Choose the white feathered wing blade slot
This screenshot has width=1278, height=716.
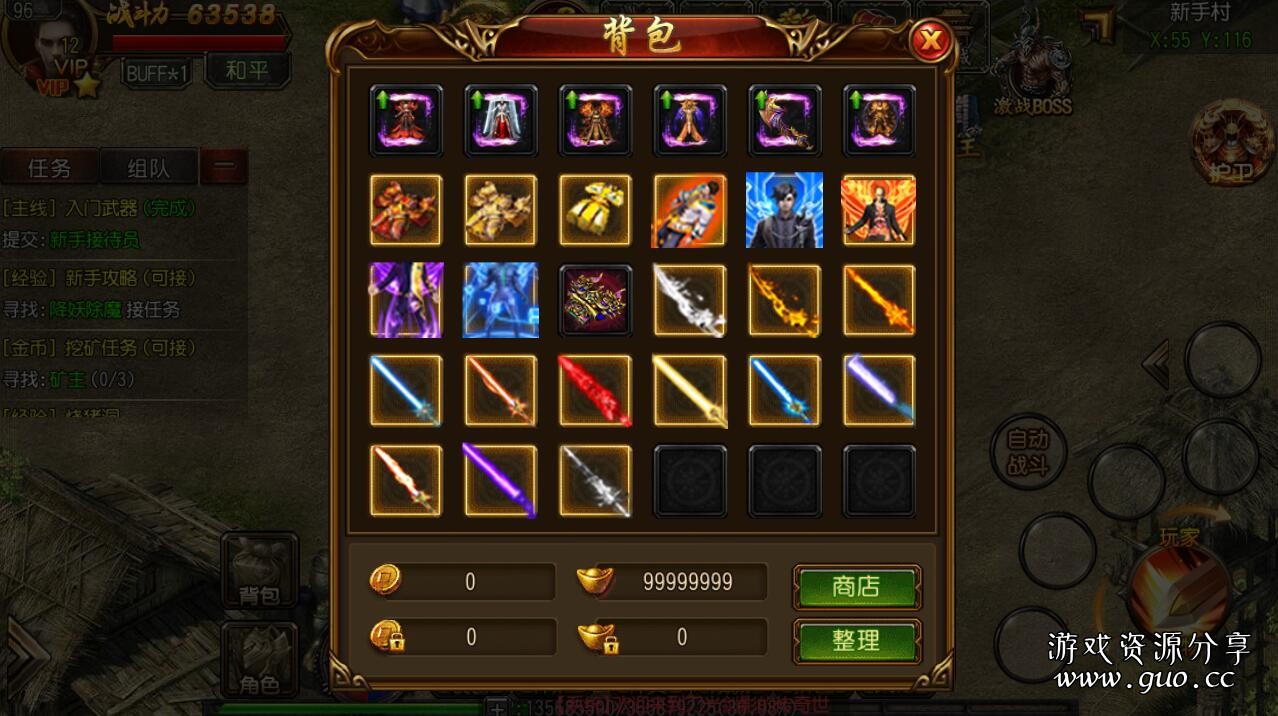click(690, 300)
